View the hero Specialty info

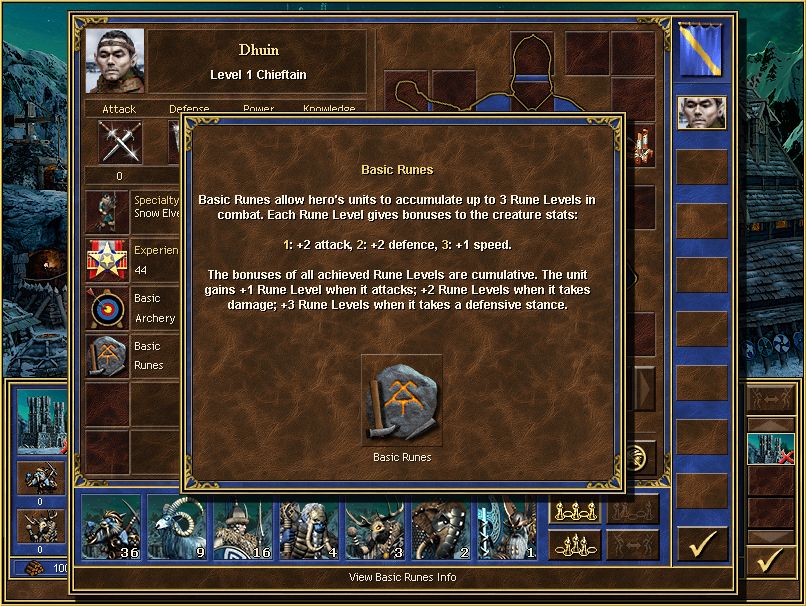click(108, 211)
